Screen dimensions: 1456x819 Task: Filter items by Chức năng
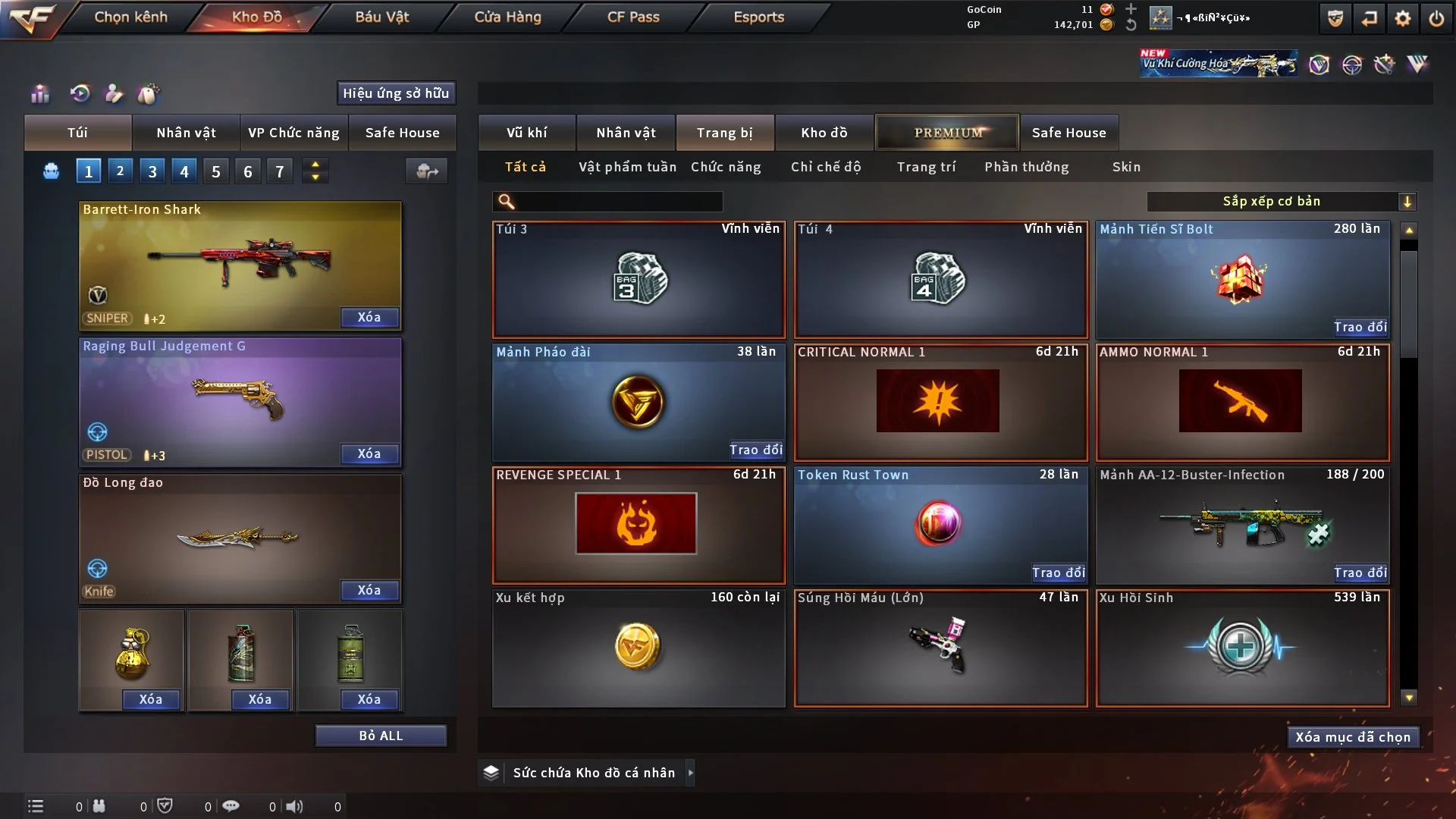[726, 167]
